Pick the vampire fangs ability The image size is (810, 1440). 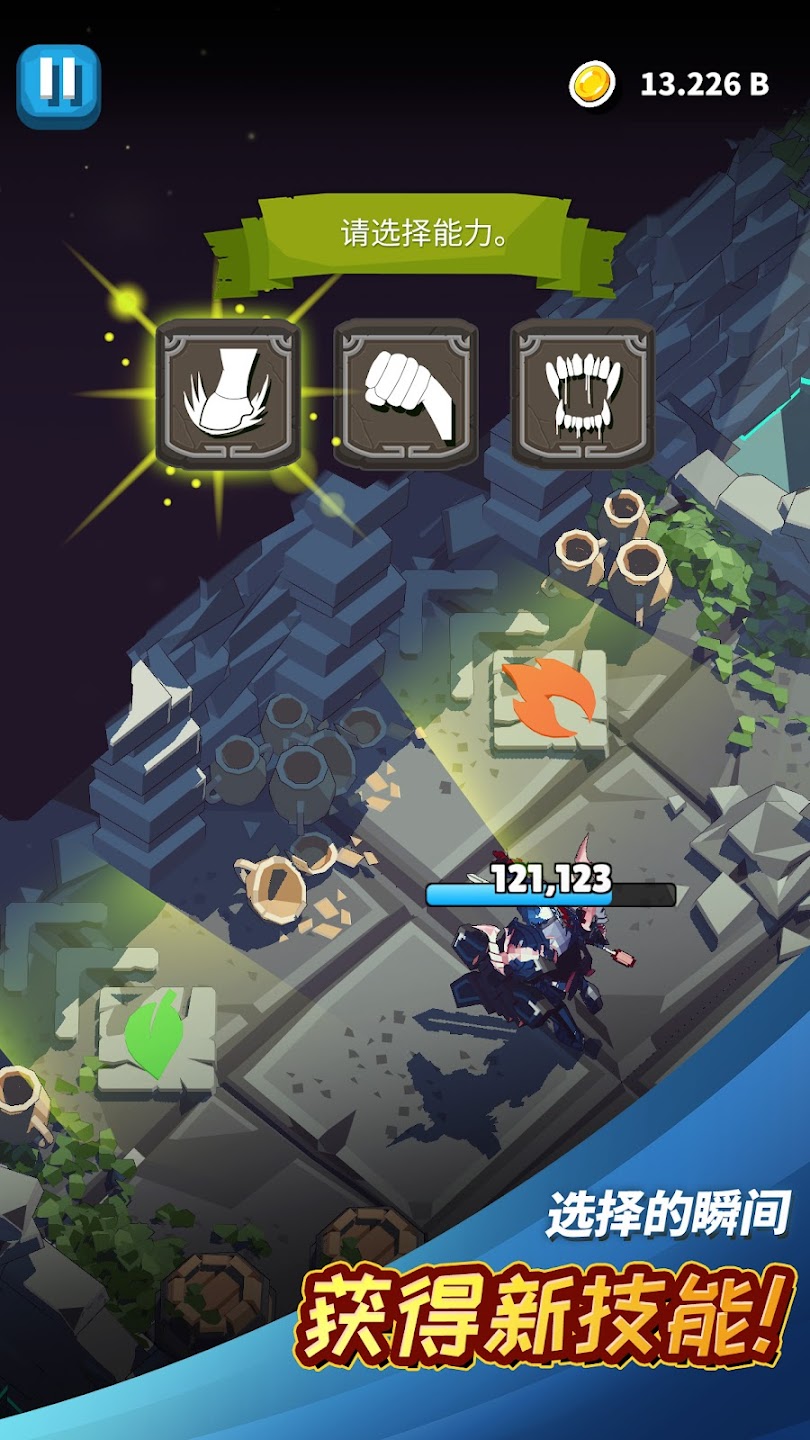583,394
